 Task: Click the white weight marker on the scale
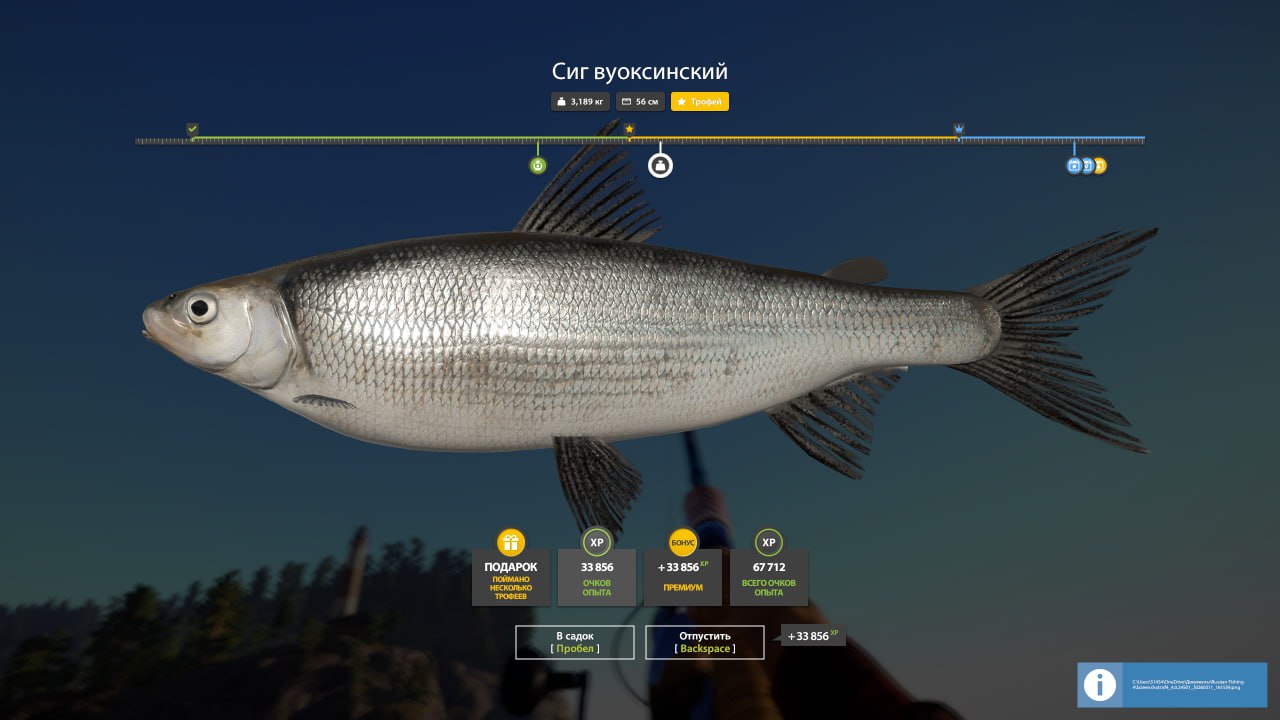(x=660, y=165)
